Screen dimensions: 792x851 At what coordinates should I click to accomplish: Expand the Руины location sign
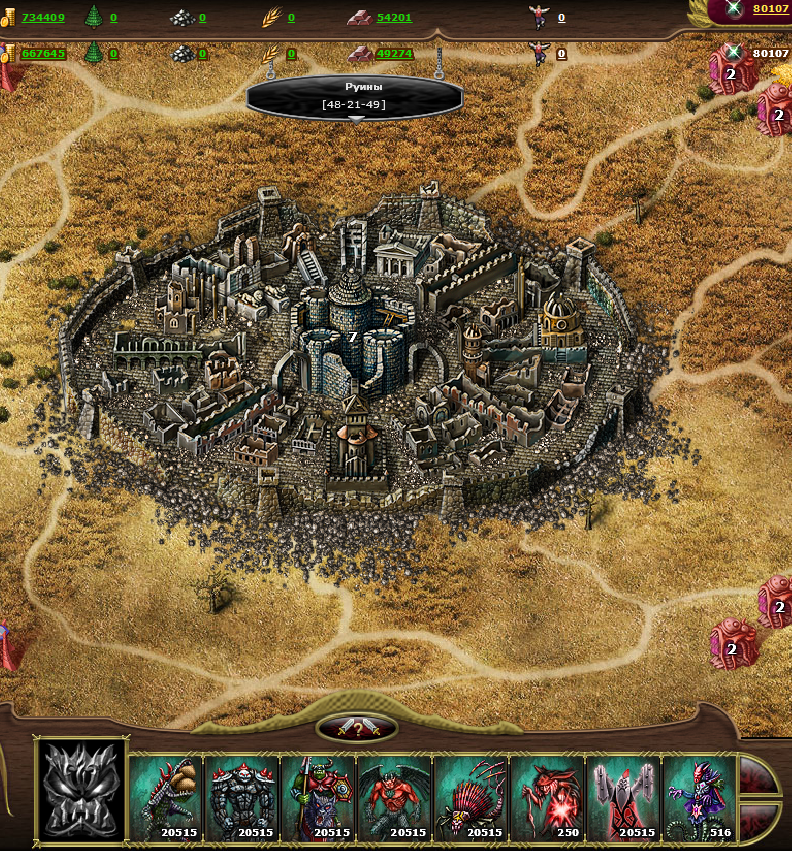pyautogui.click(x=355, y=96)
